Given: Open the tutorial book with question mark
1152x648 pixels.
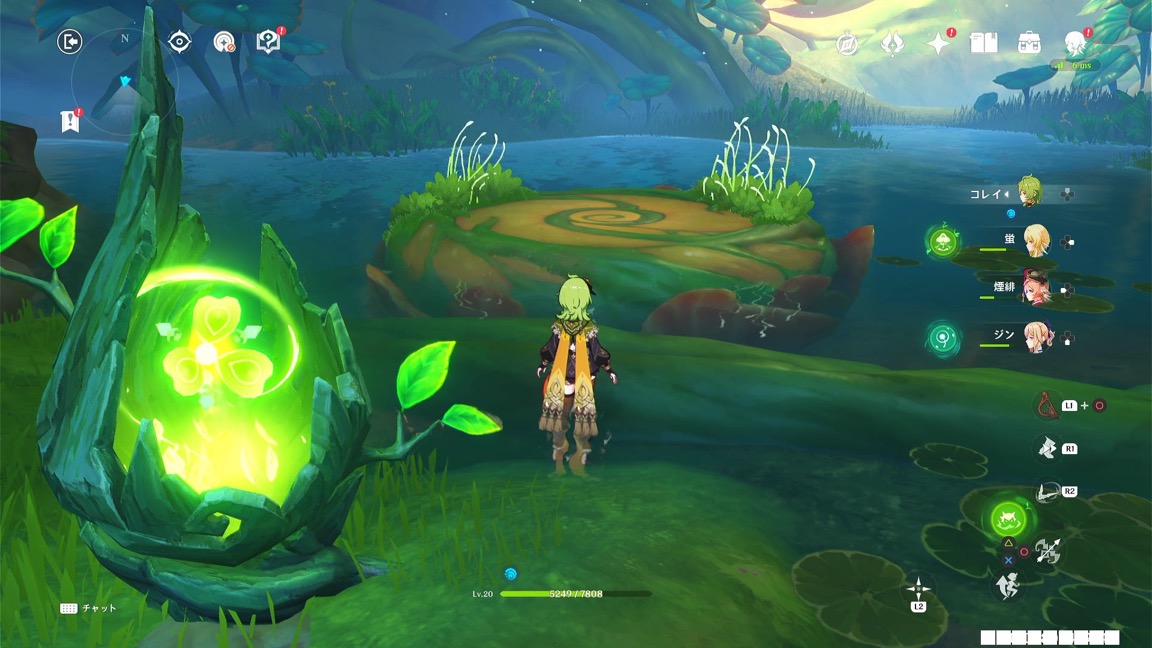Looking at the screenshot, I should (x=268, y=42).
